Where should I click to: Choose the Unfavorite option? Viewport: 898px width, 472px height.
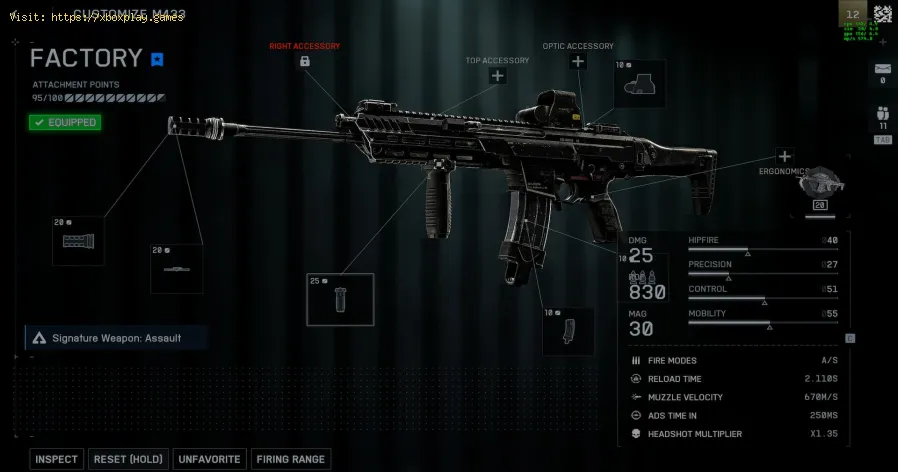pyautogui.click(x=209, y=459)
